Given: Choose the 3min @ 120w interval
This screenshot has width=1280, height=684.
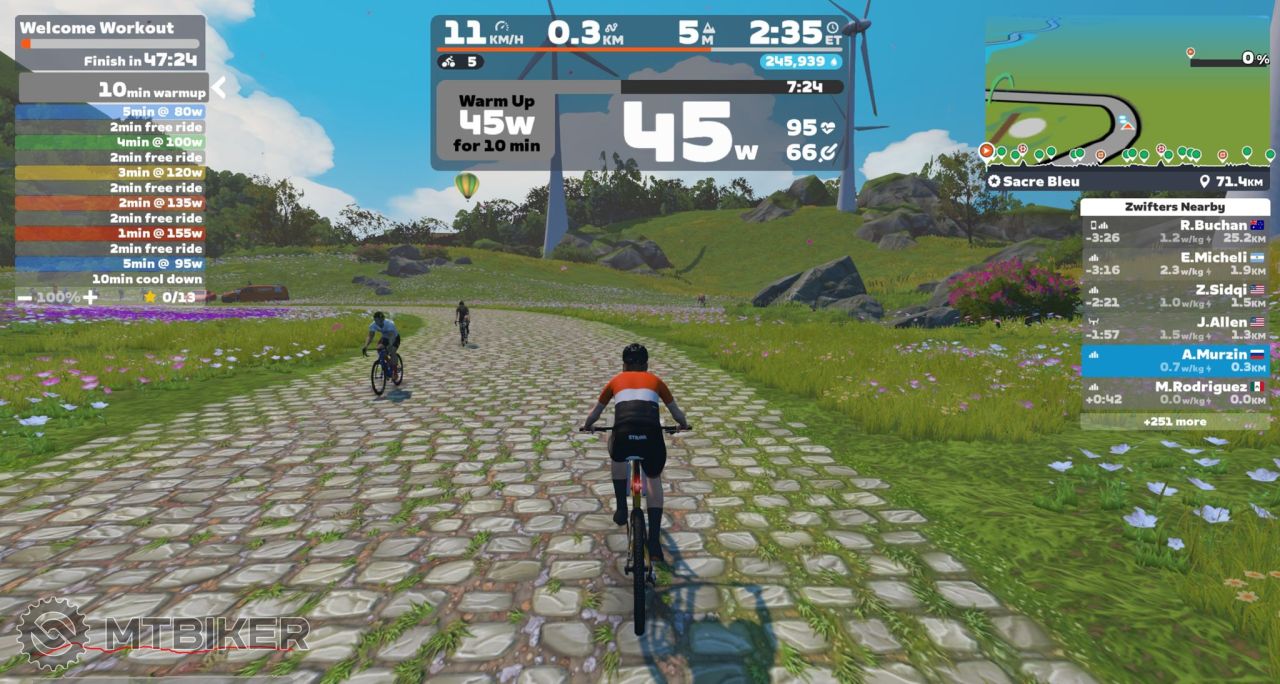Looking at the screenshot, I should pos(110,172).
